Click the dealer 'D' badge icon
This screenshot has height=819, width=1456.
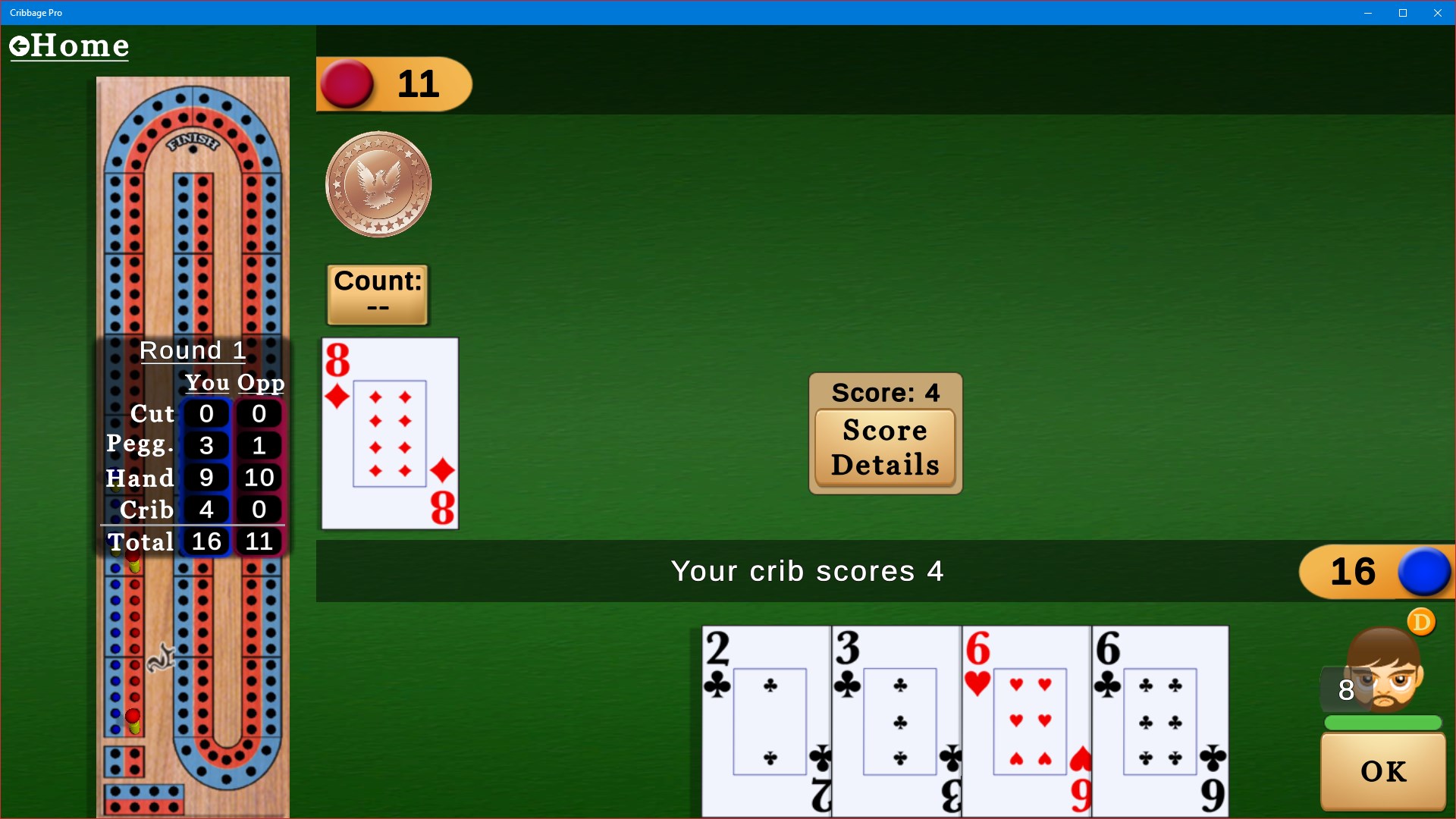click(x=1422, y=622)
